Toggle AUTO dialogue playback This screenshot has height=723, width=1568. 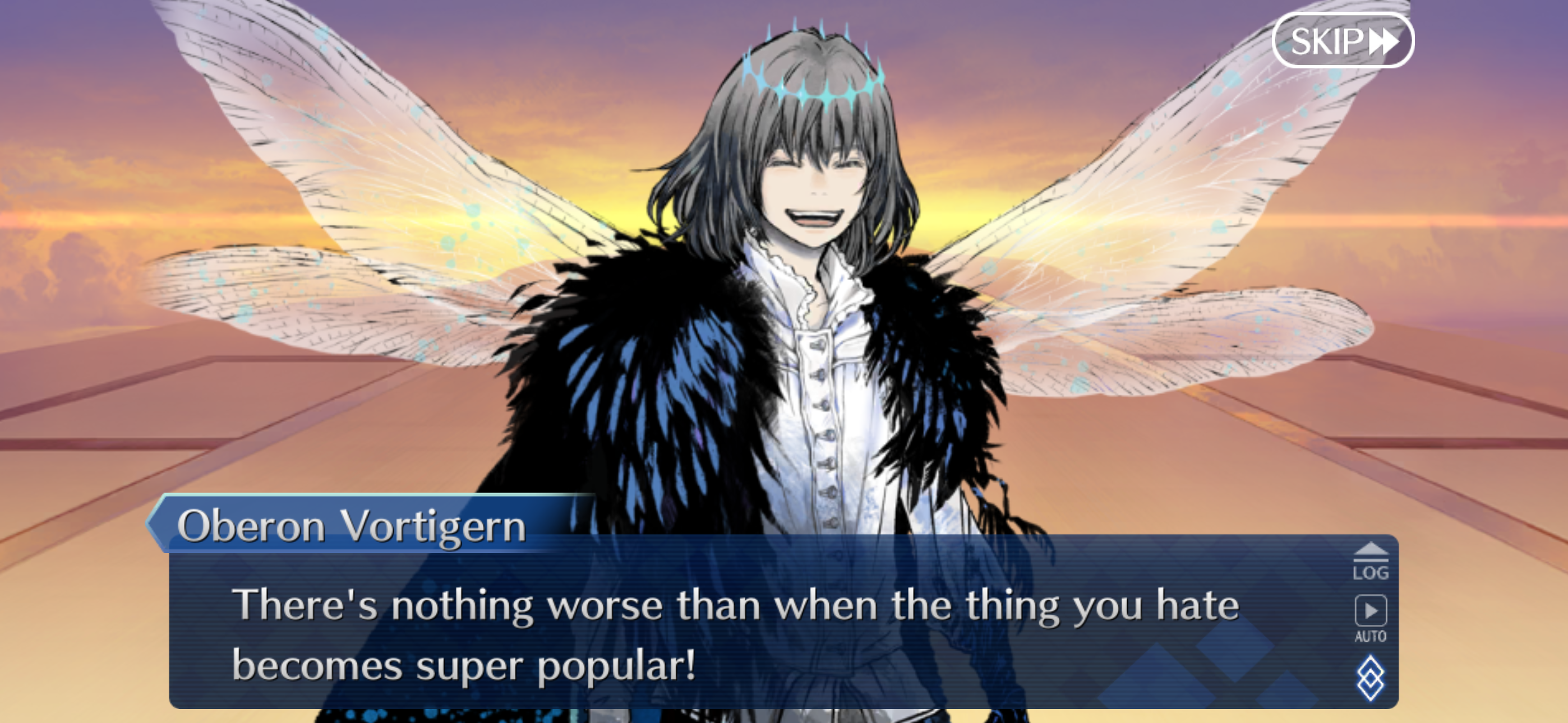pos(1370,617)
